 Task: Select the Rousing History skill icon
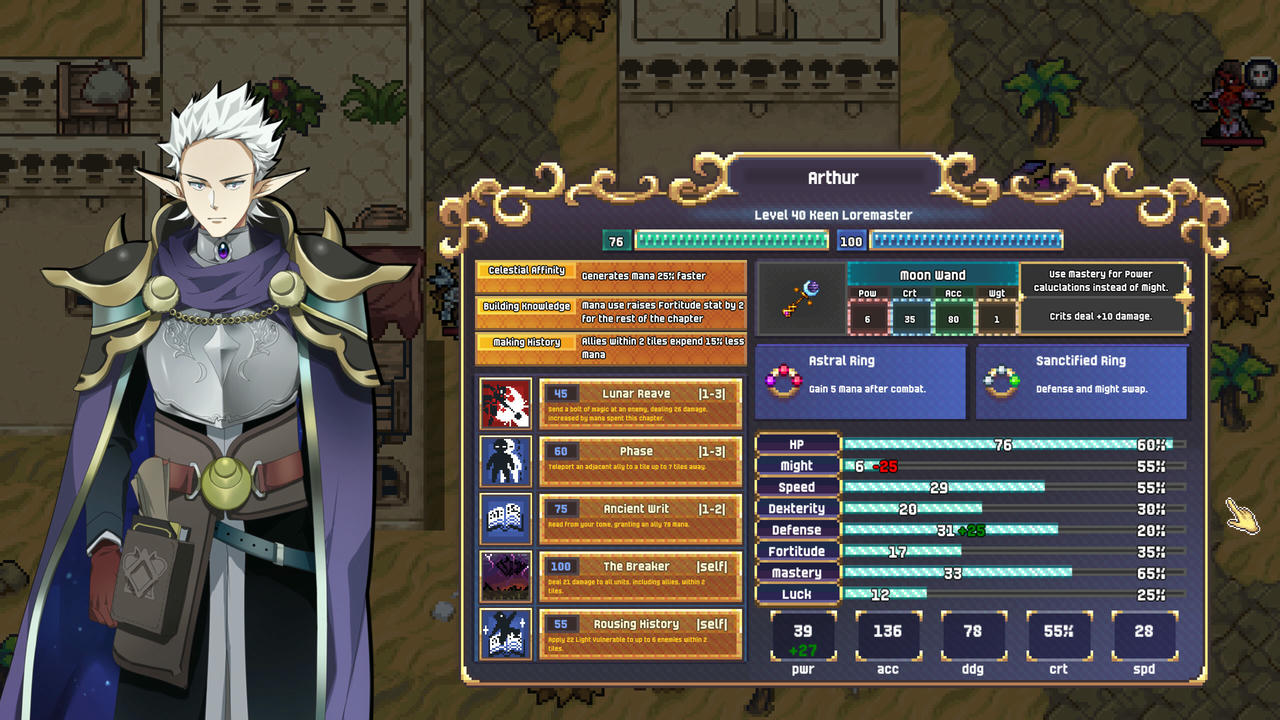pyautogui.click(x=505, y=635)
